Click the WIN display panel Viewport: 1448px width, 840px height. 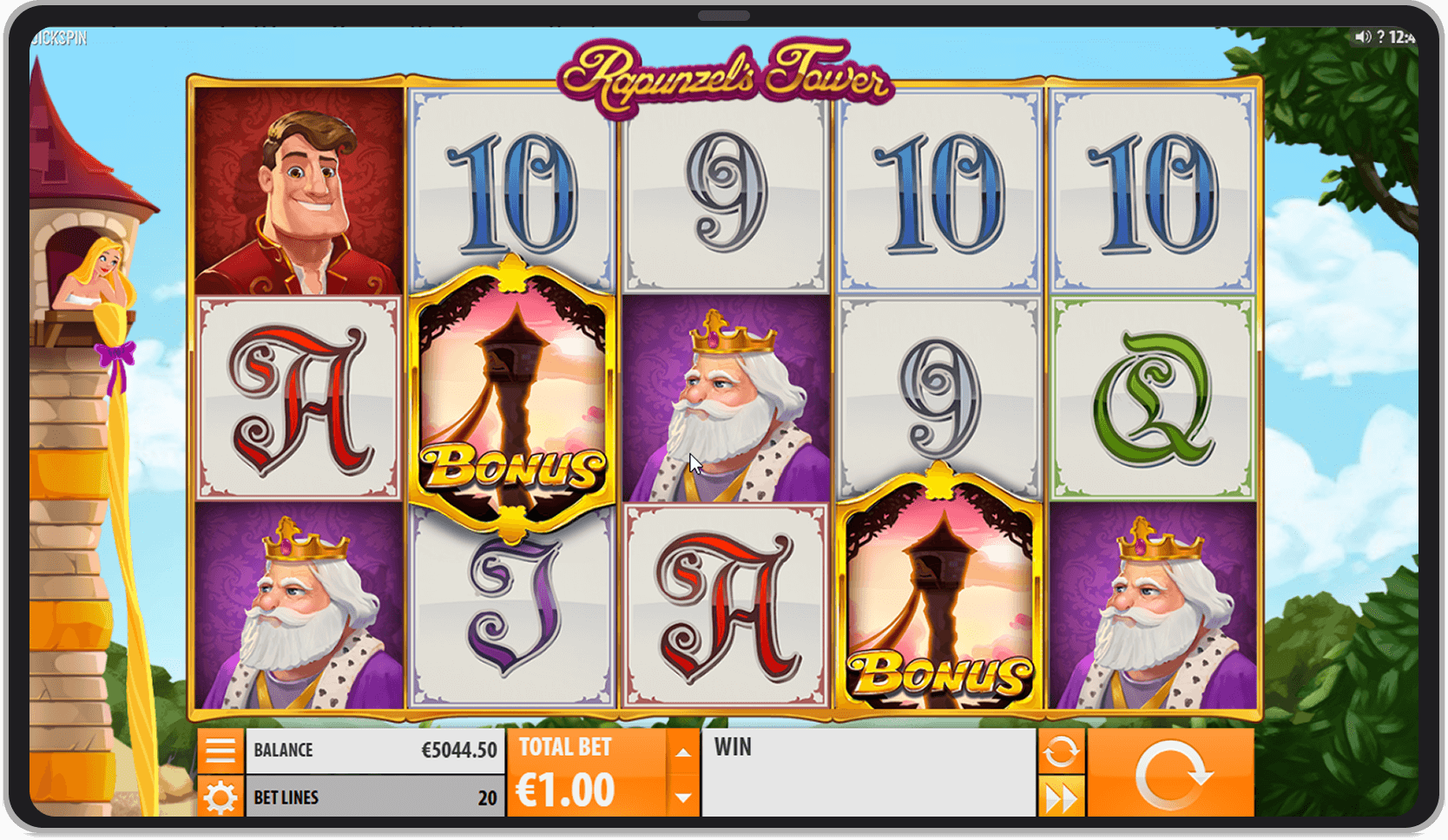click(868, 772)
